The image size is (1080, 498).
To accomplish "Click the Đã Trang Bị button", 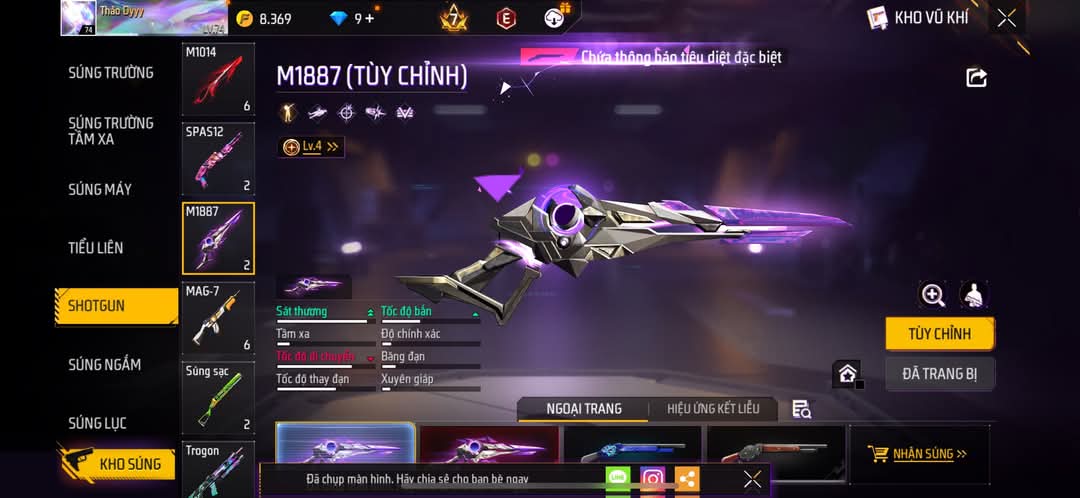I will click(x=939, y=374).
